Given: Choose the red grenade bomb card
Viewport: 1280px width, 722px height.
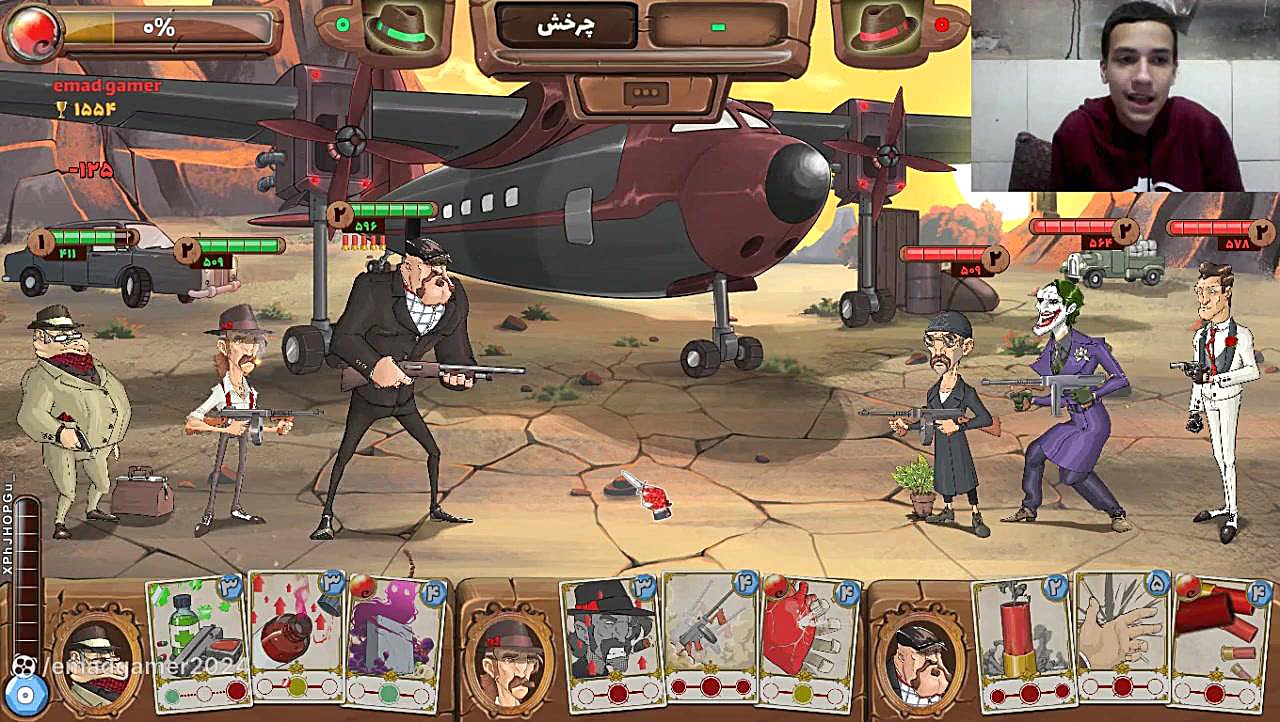Looking at the screenshot, I should tap(297, 638).
